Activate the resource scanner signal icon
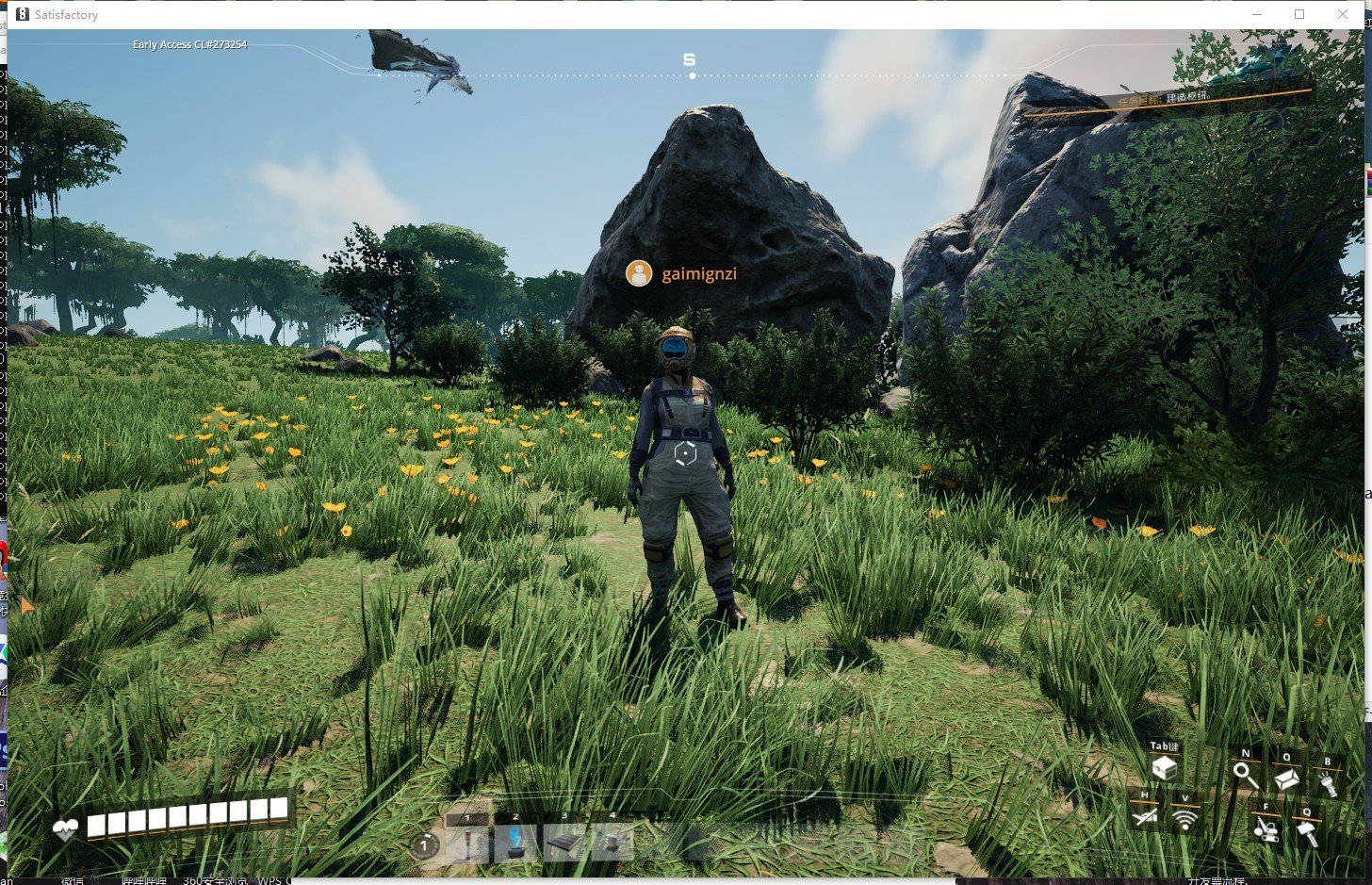The image size is (1372, 885). [1184, 820]
